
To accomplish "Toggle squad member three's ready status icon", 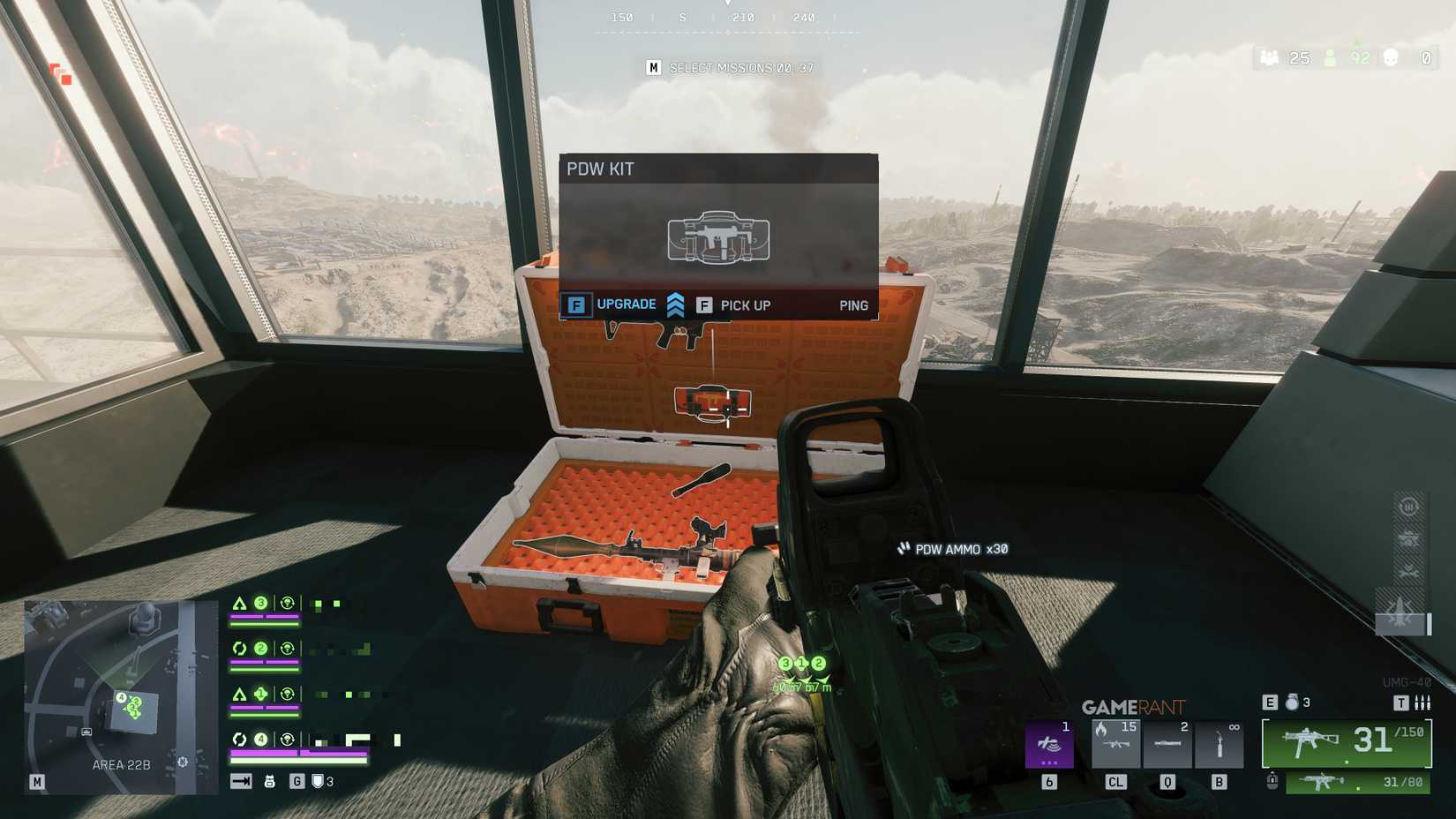I will (x=287, y=603).
